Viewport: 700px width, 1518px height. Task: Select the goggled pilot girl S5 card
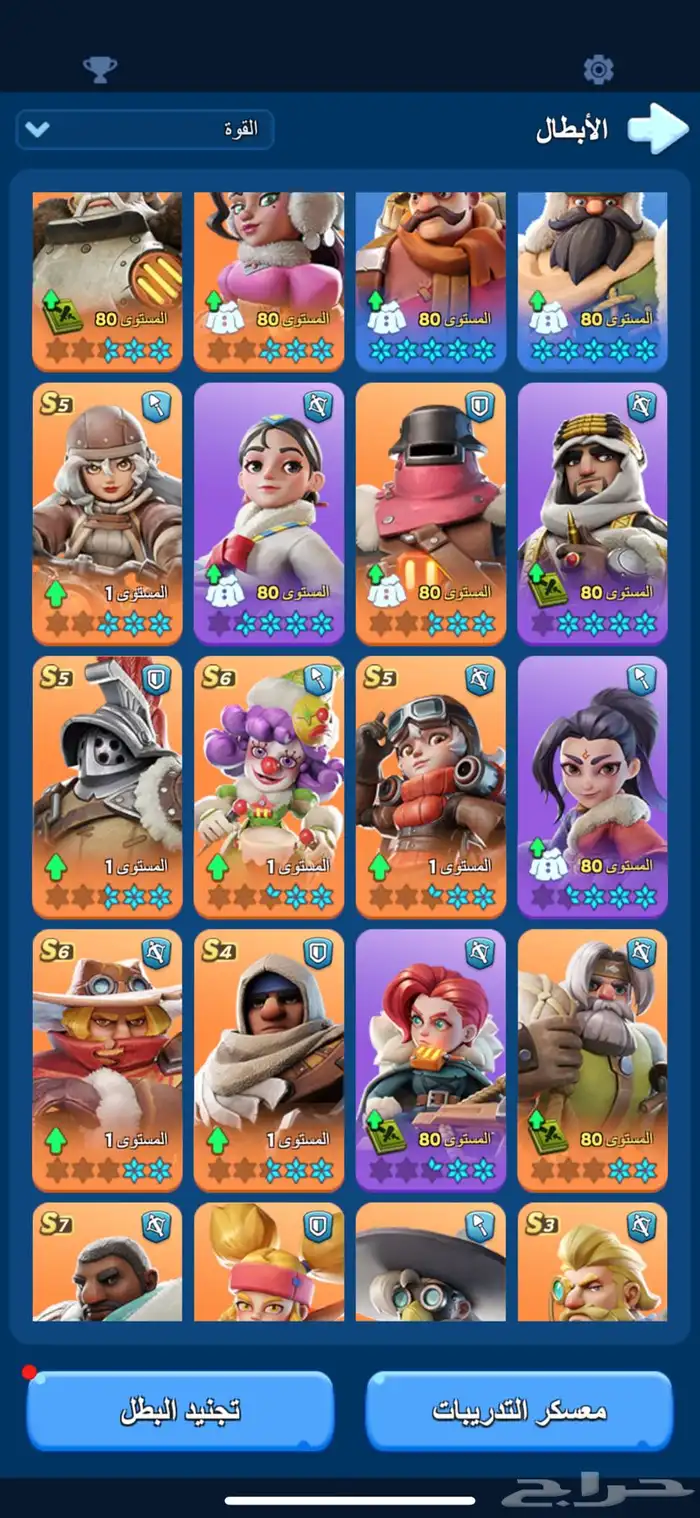431,786
